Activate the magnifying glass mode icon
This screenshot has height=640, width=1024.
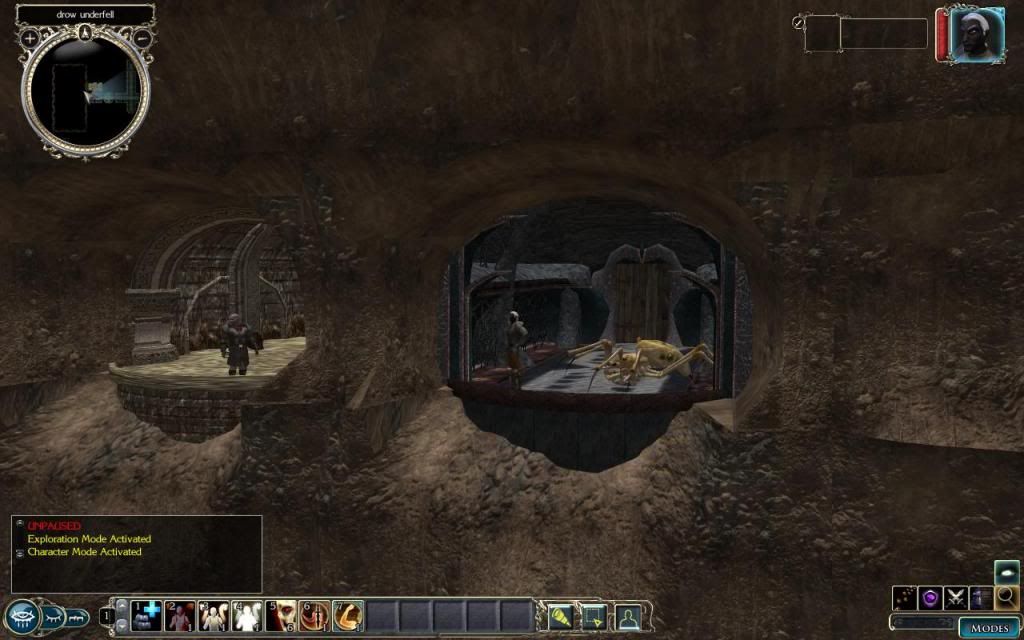1007,597
